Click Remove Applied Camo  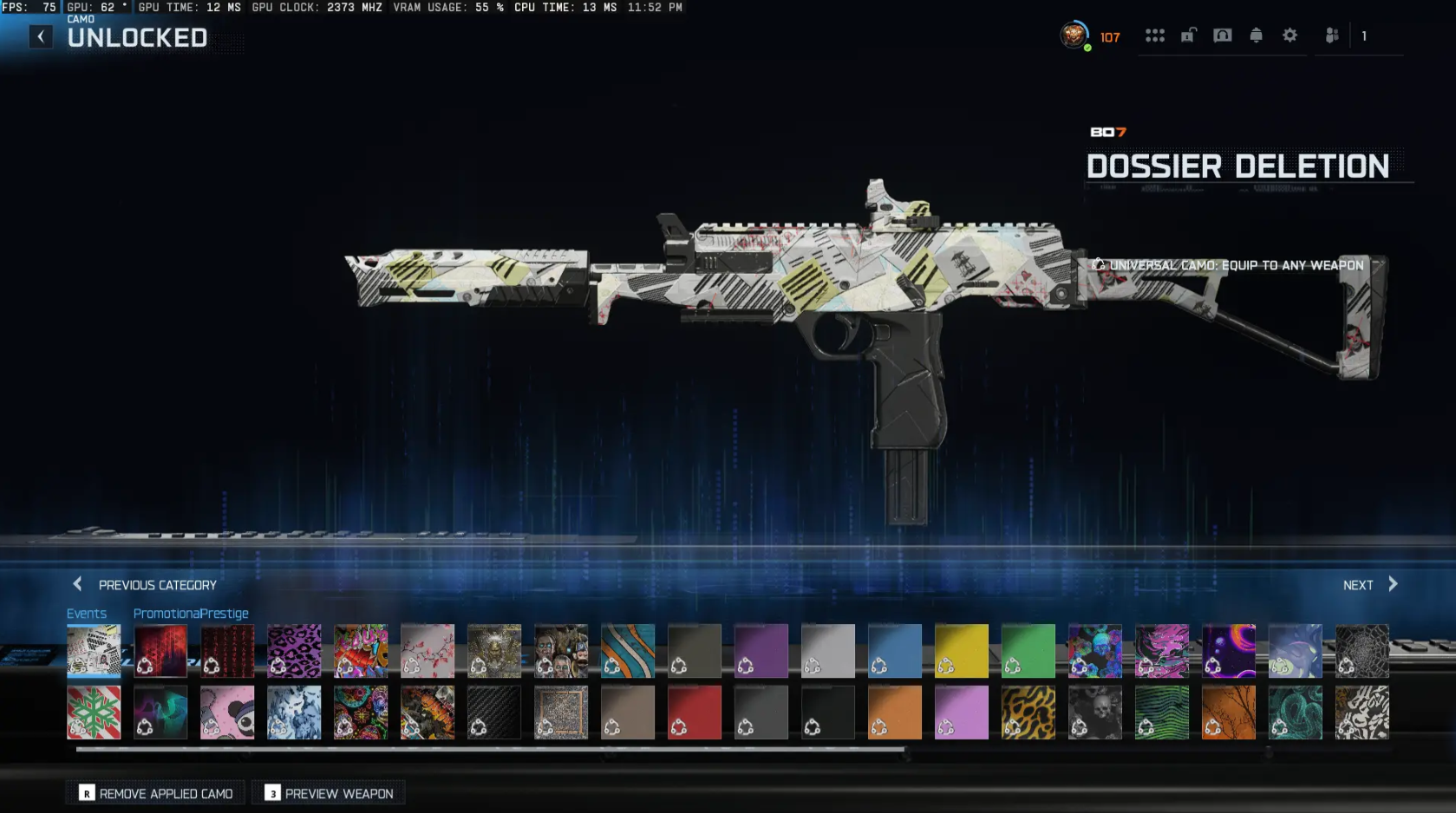coord(154,793)
